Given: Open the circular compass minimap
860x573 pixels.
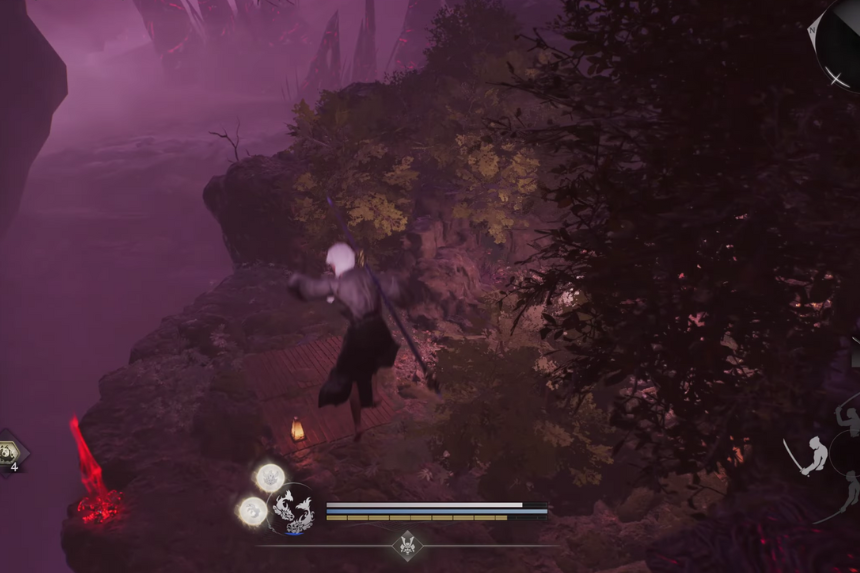Looking at the screenshot, I should coord(839,40).
